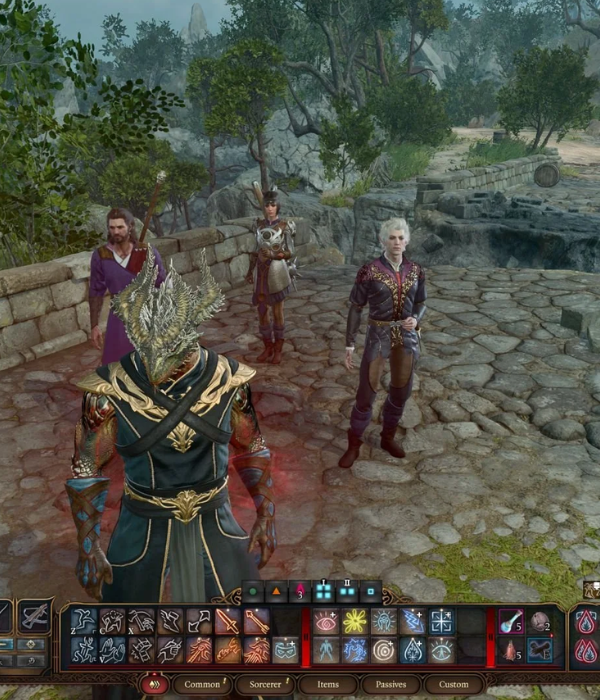The width and height of the screenshot is (600, 700).
Task: Choose the level II spell slot filter
Action: click(x=347, y=592)
